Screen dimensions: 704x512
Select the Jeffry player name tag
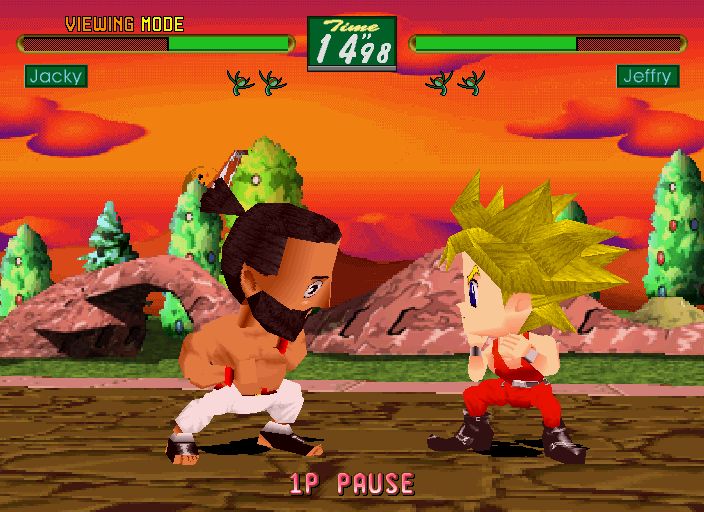(647, 76)
